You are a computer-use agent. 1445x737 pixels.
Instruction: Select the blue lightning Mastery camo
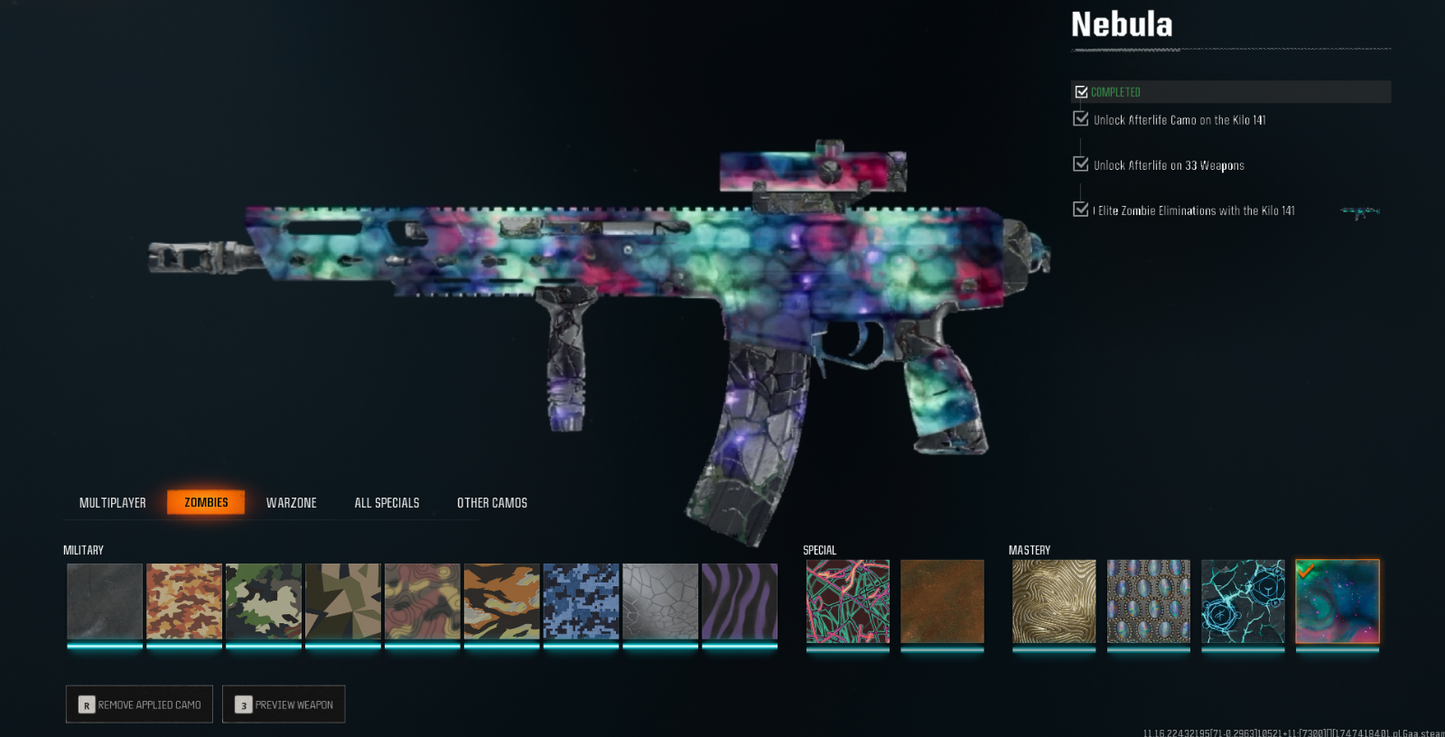[x=1242, y=602]
